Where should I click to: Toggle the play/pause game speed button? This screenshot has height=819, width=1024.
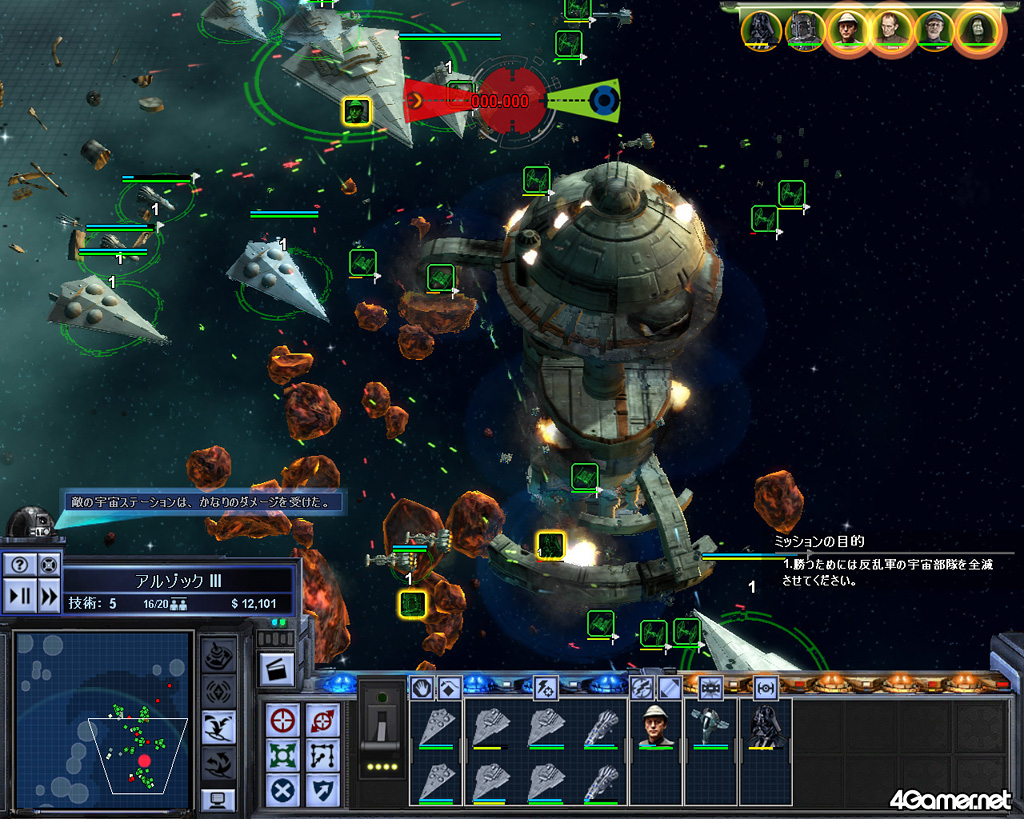20,597
